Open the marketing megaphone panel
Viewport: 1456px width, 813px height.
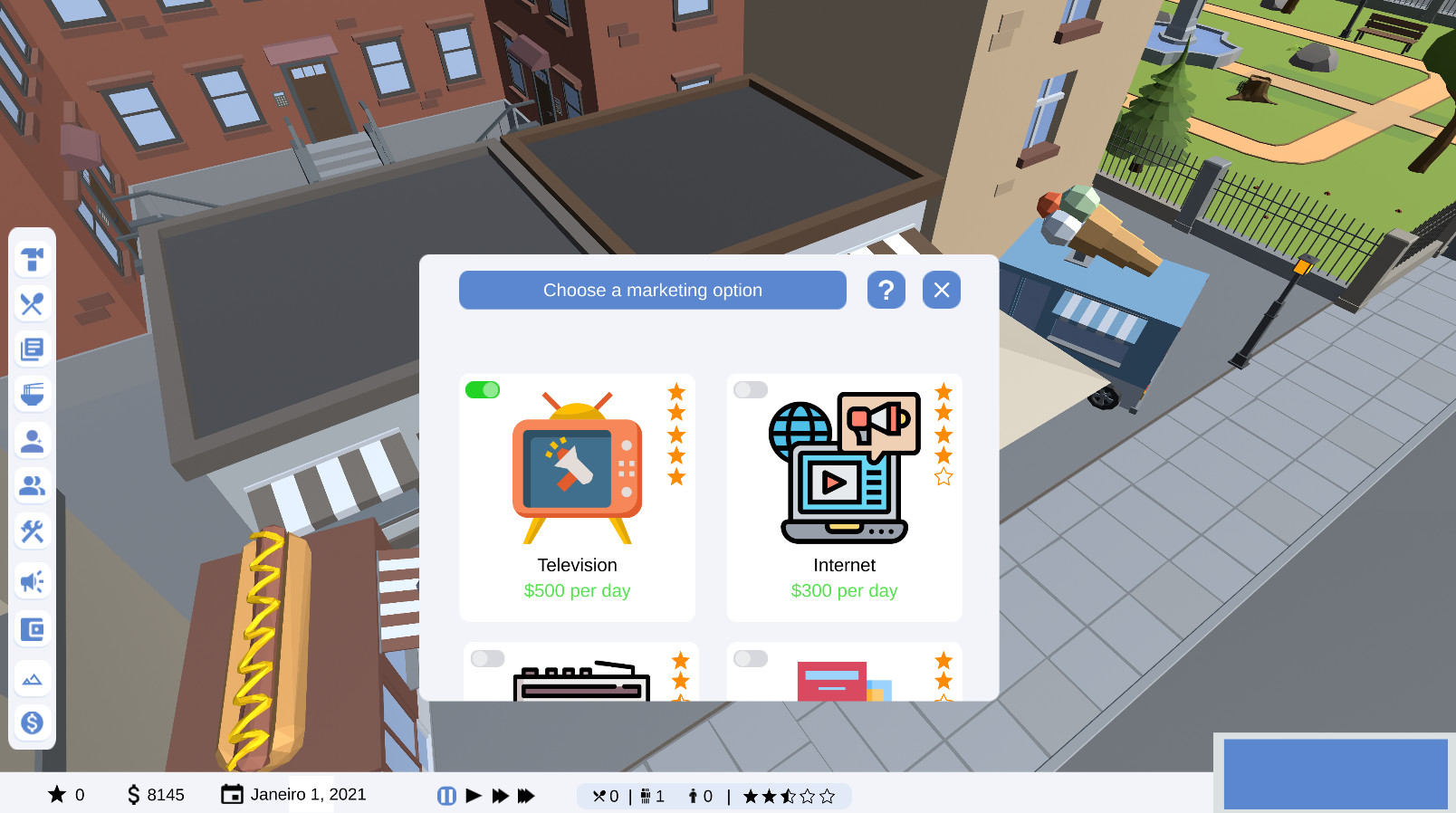tap(33, 580)
